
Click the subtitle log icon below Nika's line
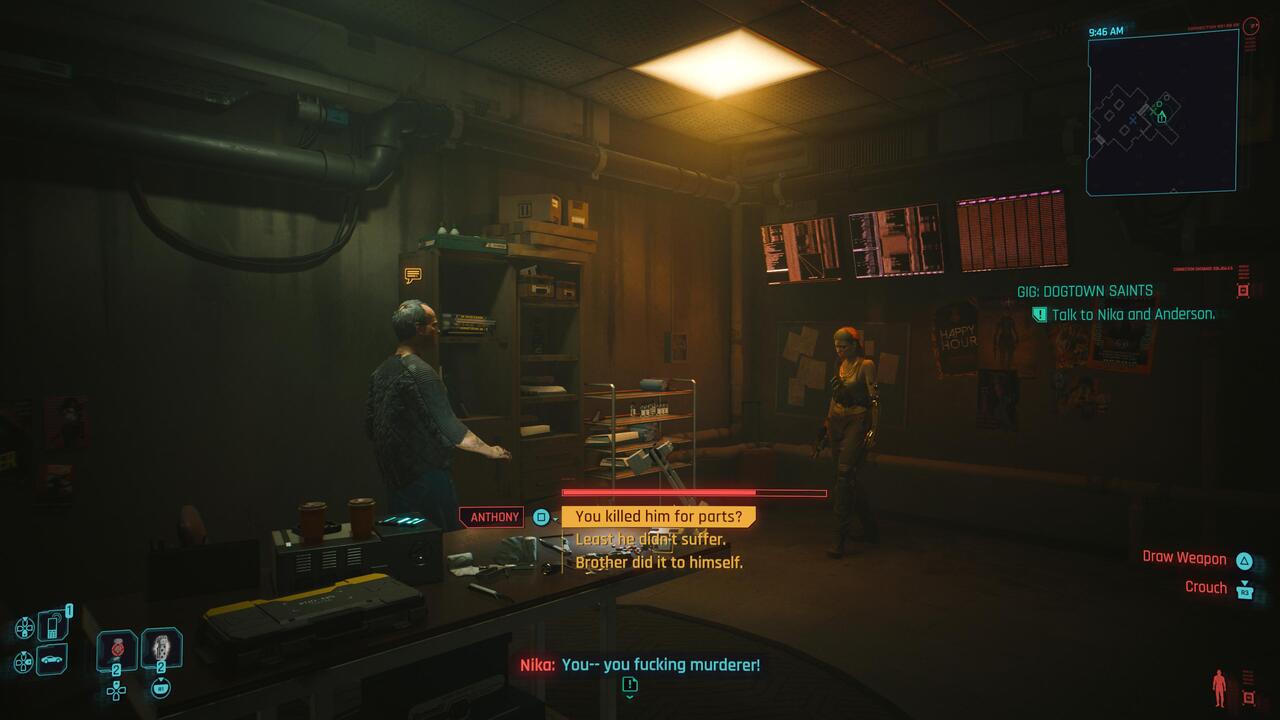(630, 686)
